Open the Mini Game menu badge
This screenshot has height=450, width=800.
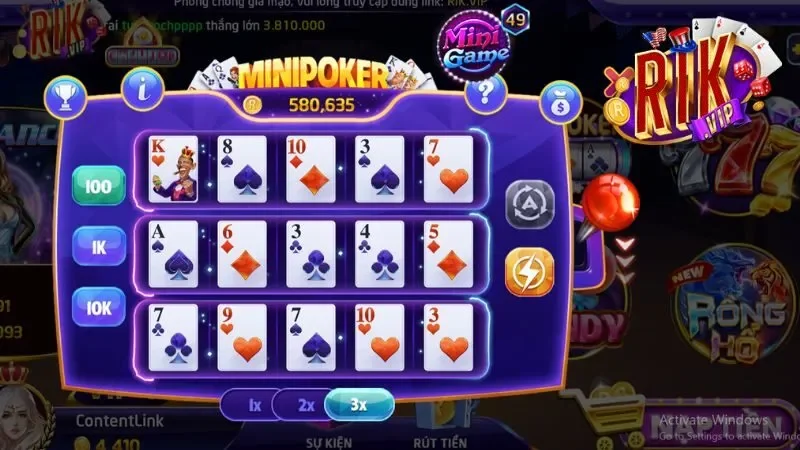point(472,42)
